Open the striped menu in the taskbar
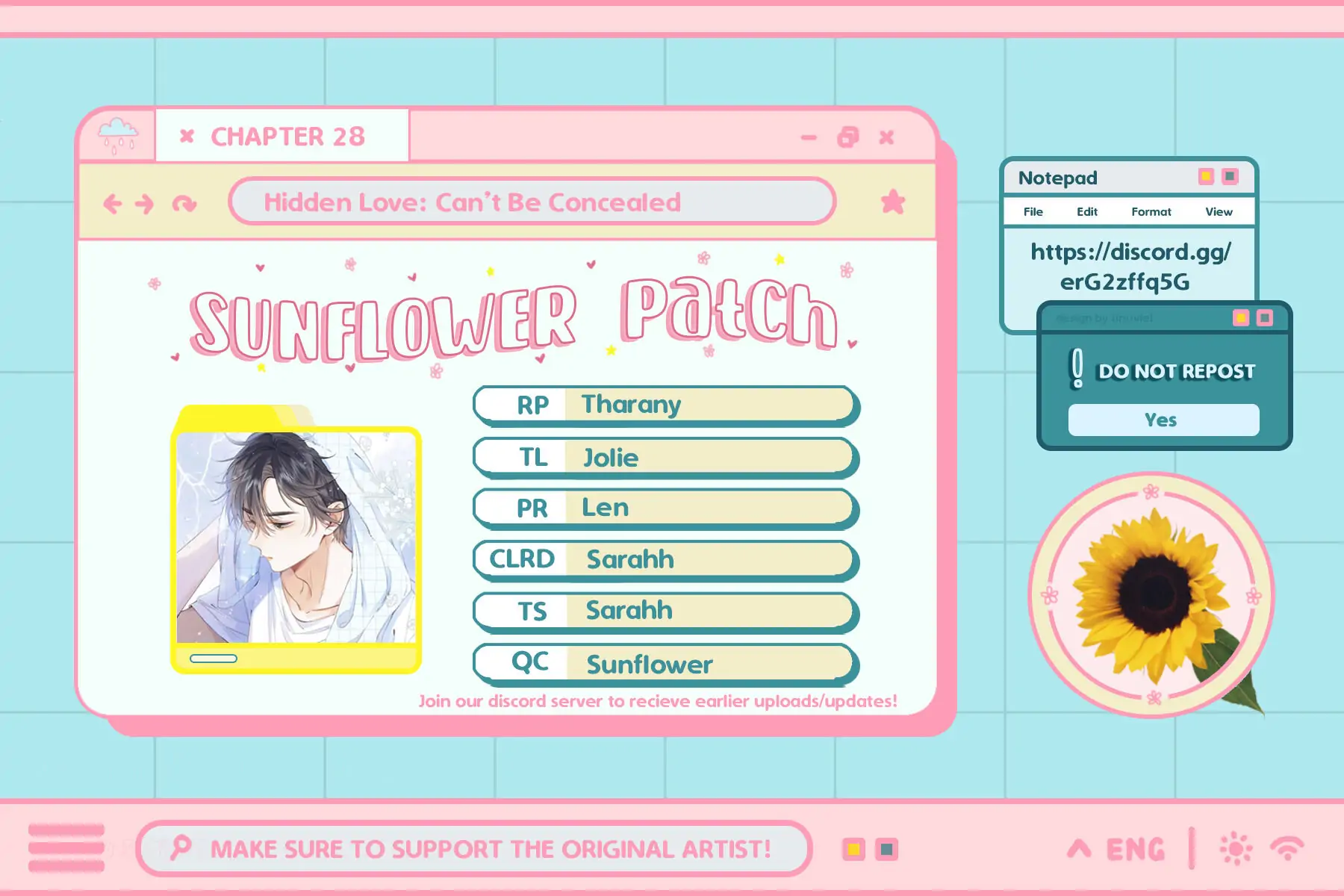Viewport: 1344px width, 896px height. 66,848
